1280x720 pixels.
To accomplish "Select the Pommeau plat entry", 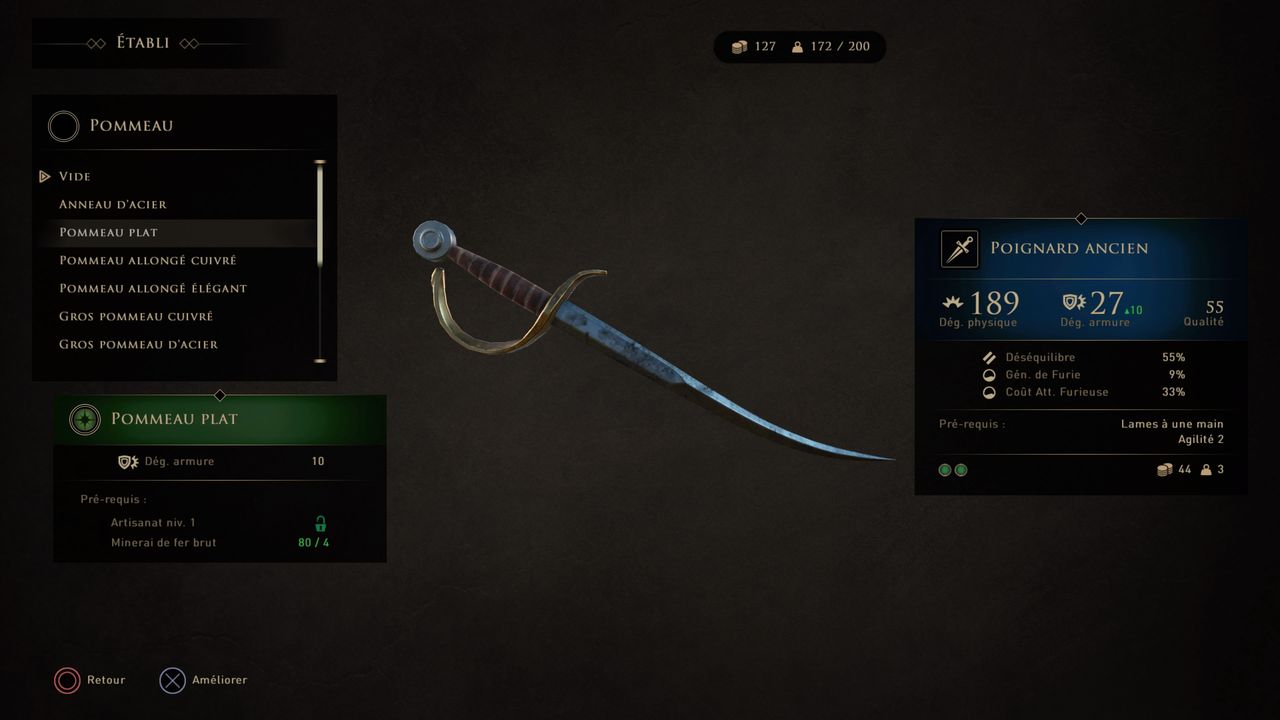I will [108, 232].
